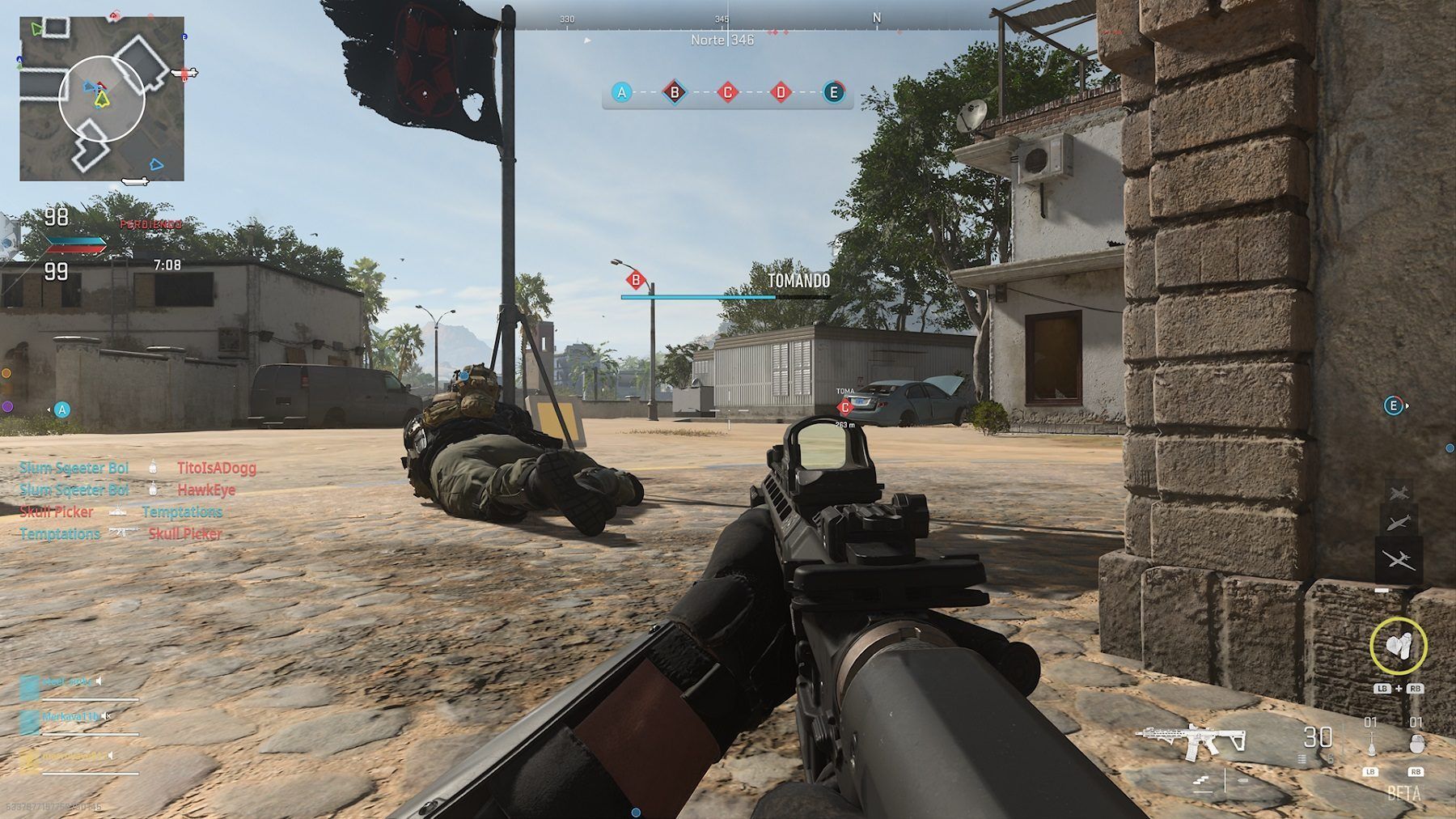Select the tactical equipment above the LB tag
Image resolution: width=1456 pixels, height=819 pixels.
click(1370, 745)
